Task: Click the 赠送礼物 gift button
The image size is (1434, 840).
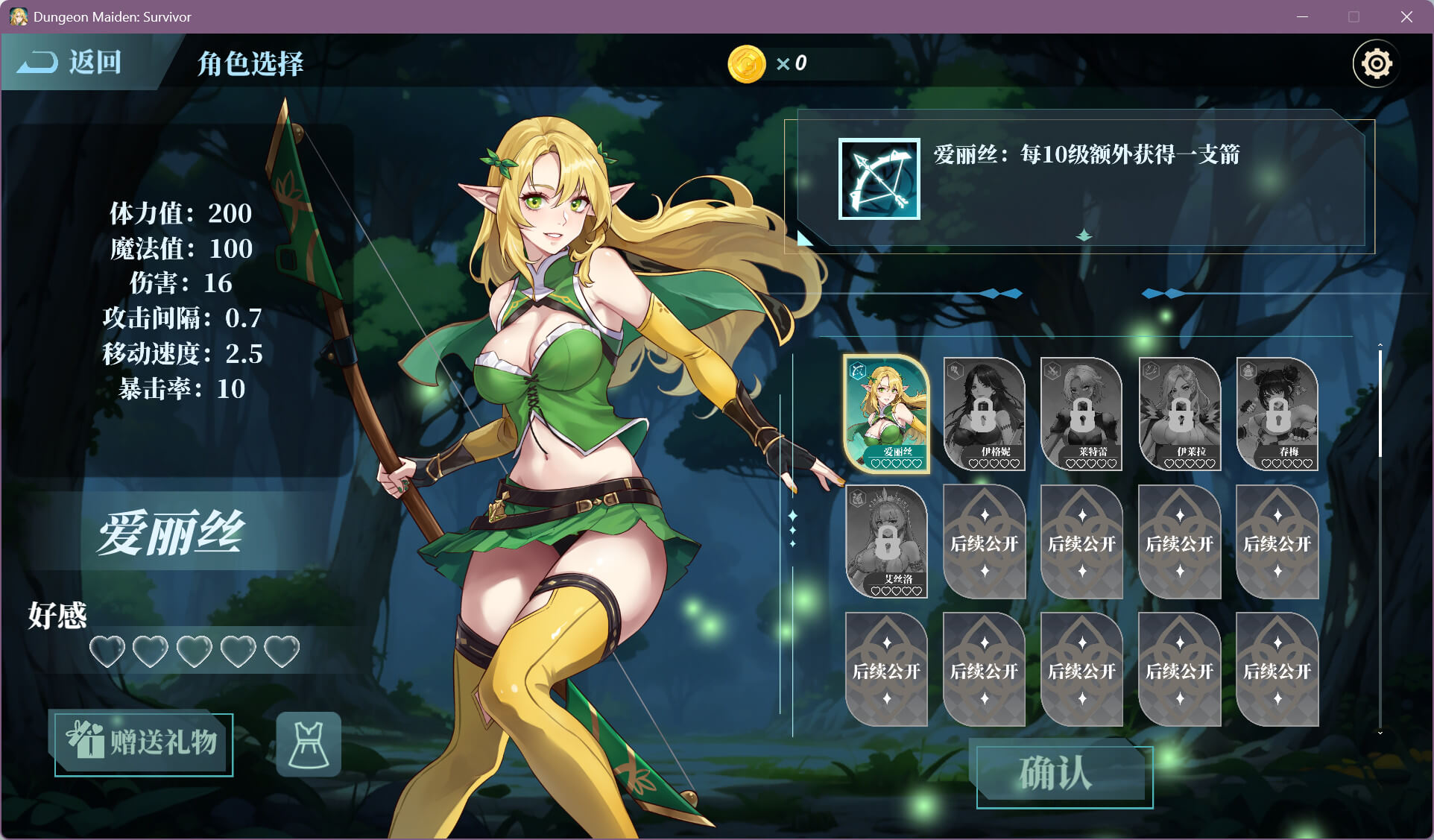Action: point(144,744)
